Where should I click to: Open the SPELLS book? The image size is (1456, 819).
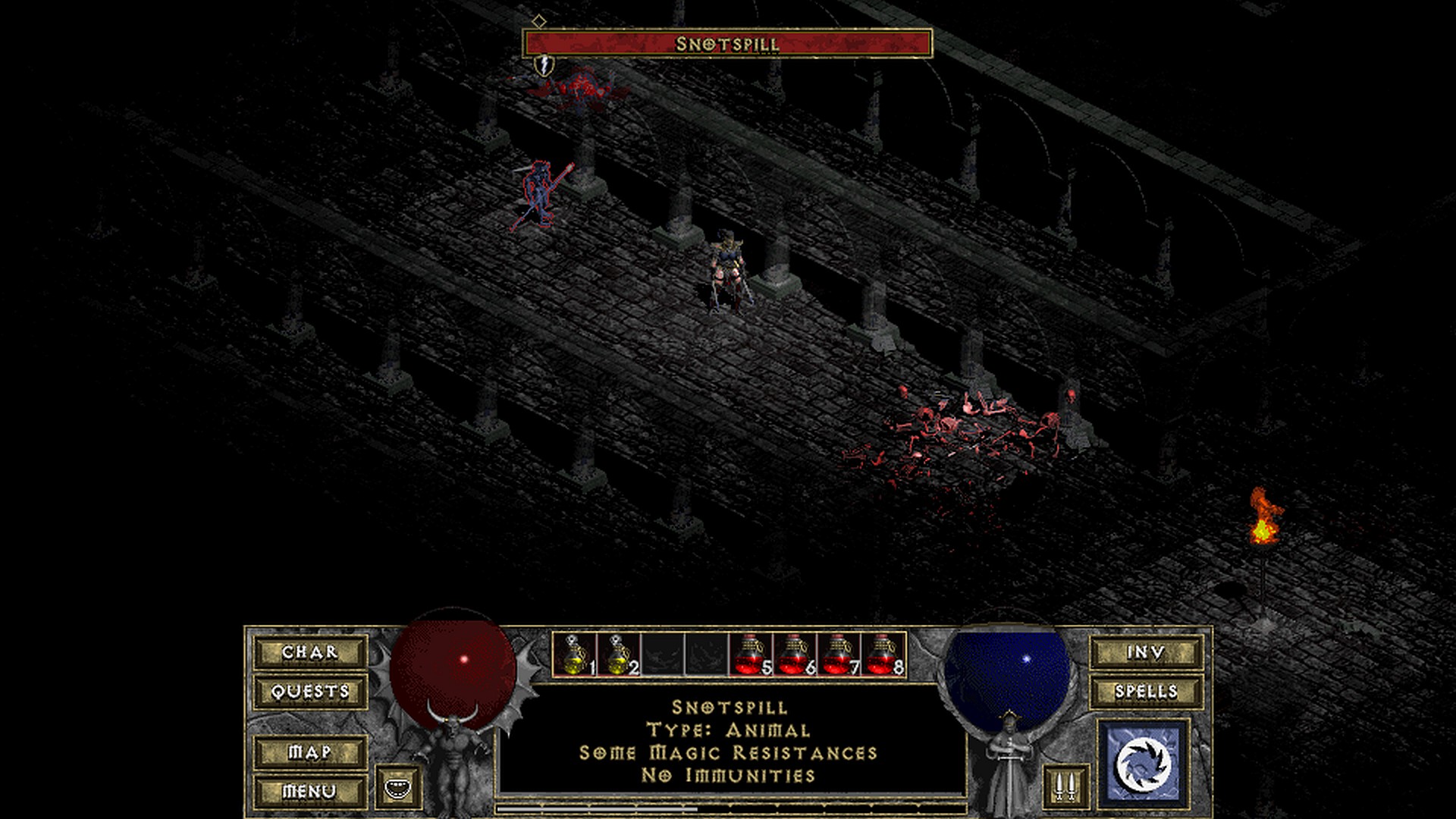[1146, 692]
